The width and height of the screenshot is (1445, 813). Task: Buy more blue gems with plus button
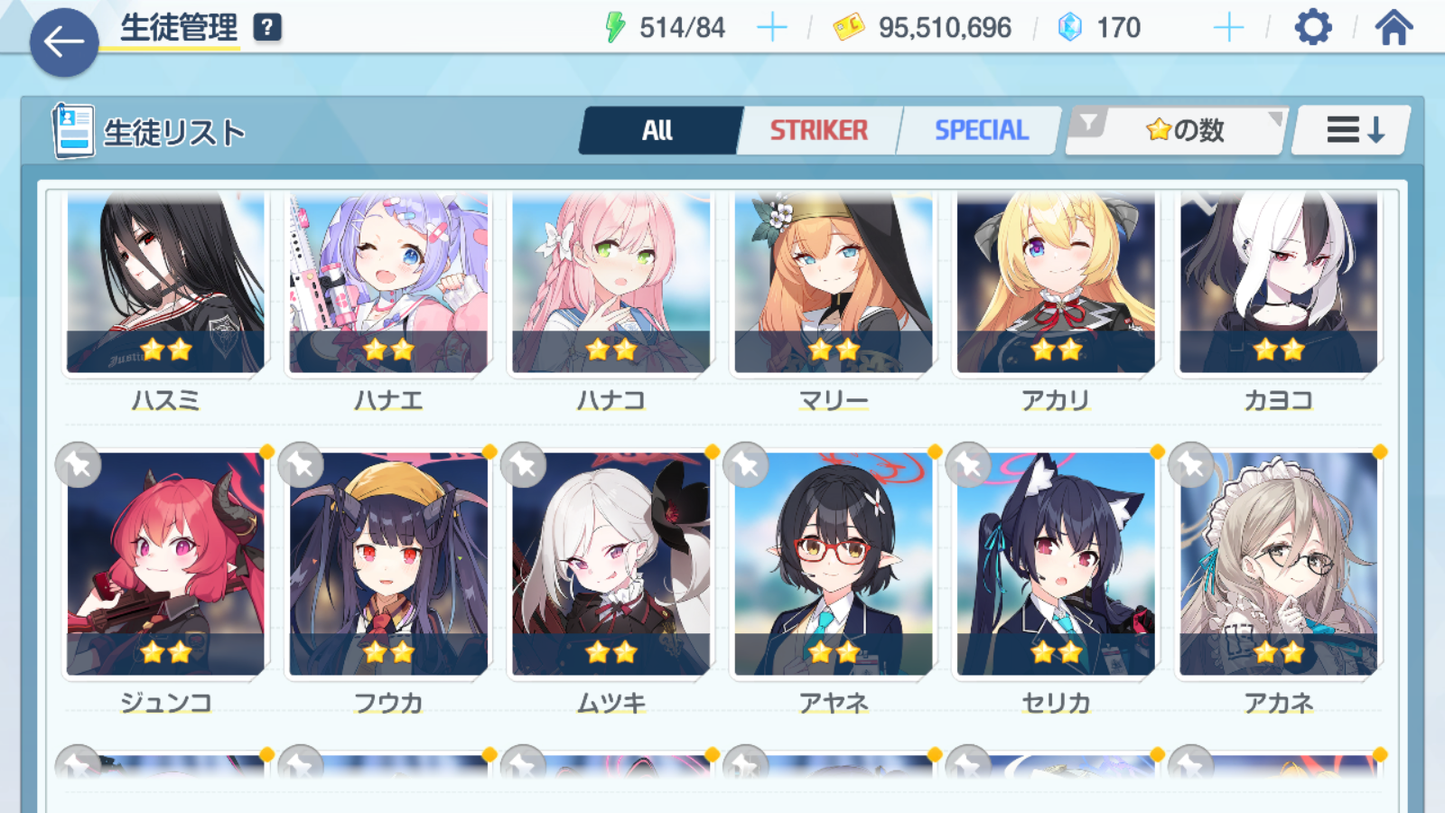click(1228, 28)
